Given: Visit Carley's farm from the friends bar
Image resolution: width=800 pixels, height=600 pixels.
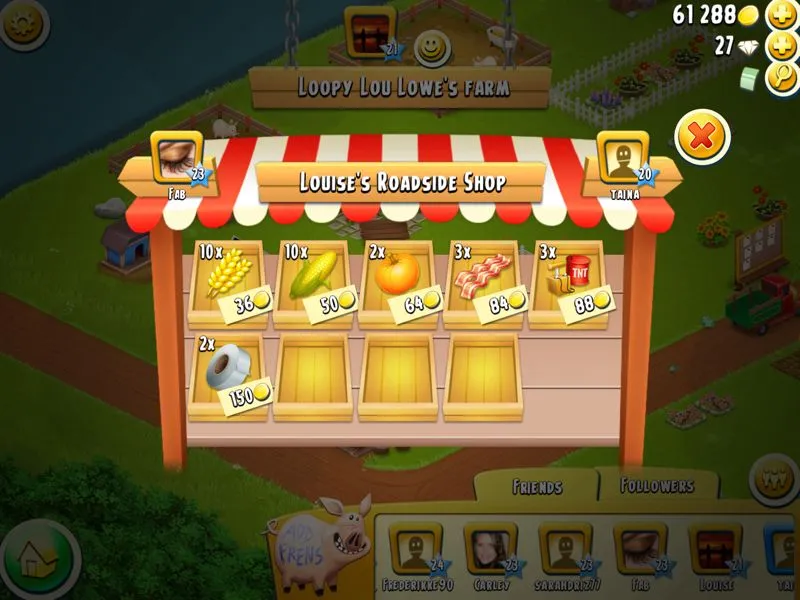Looking at the screenshot, I should (489, 550).
